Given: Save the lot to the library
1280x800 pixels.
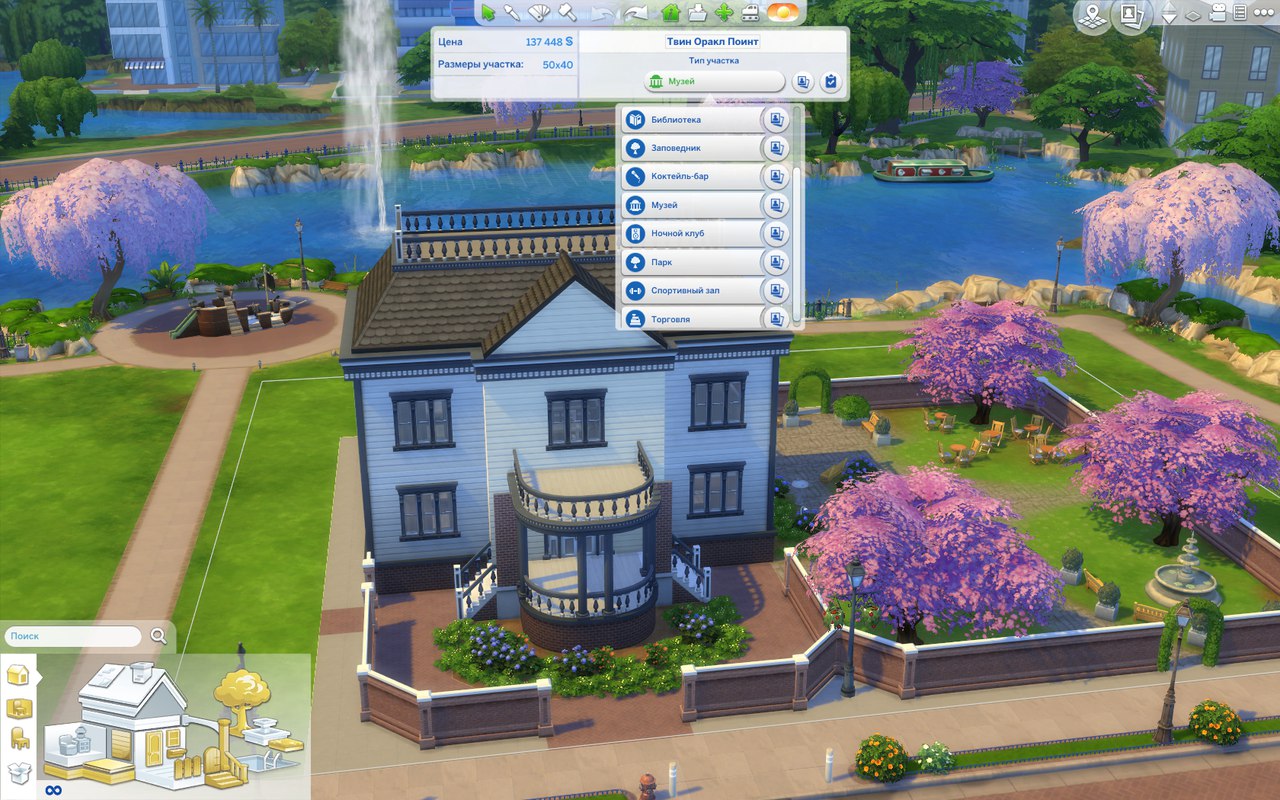Looking at the screenshot, I should (x=698, y=12).
